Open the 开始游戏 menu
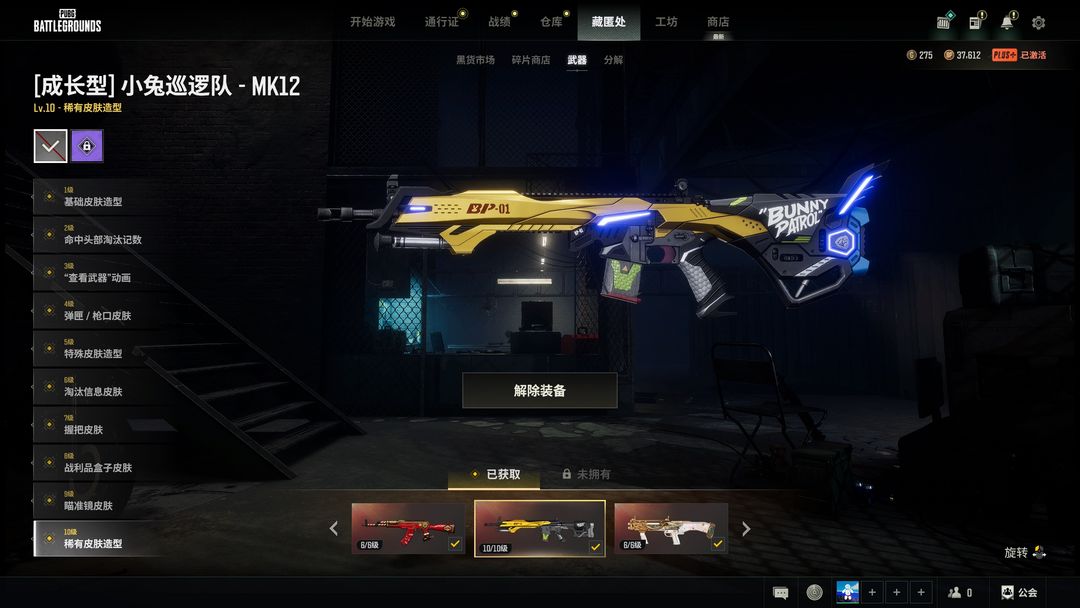The image size is (1080, 608). [x=372, y=22]
